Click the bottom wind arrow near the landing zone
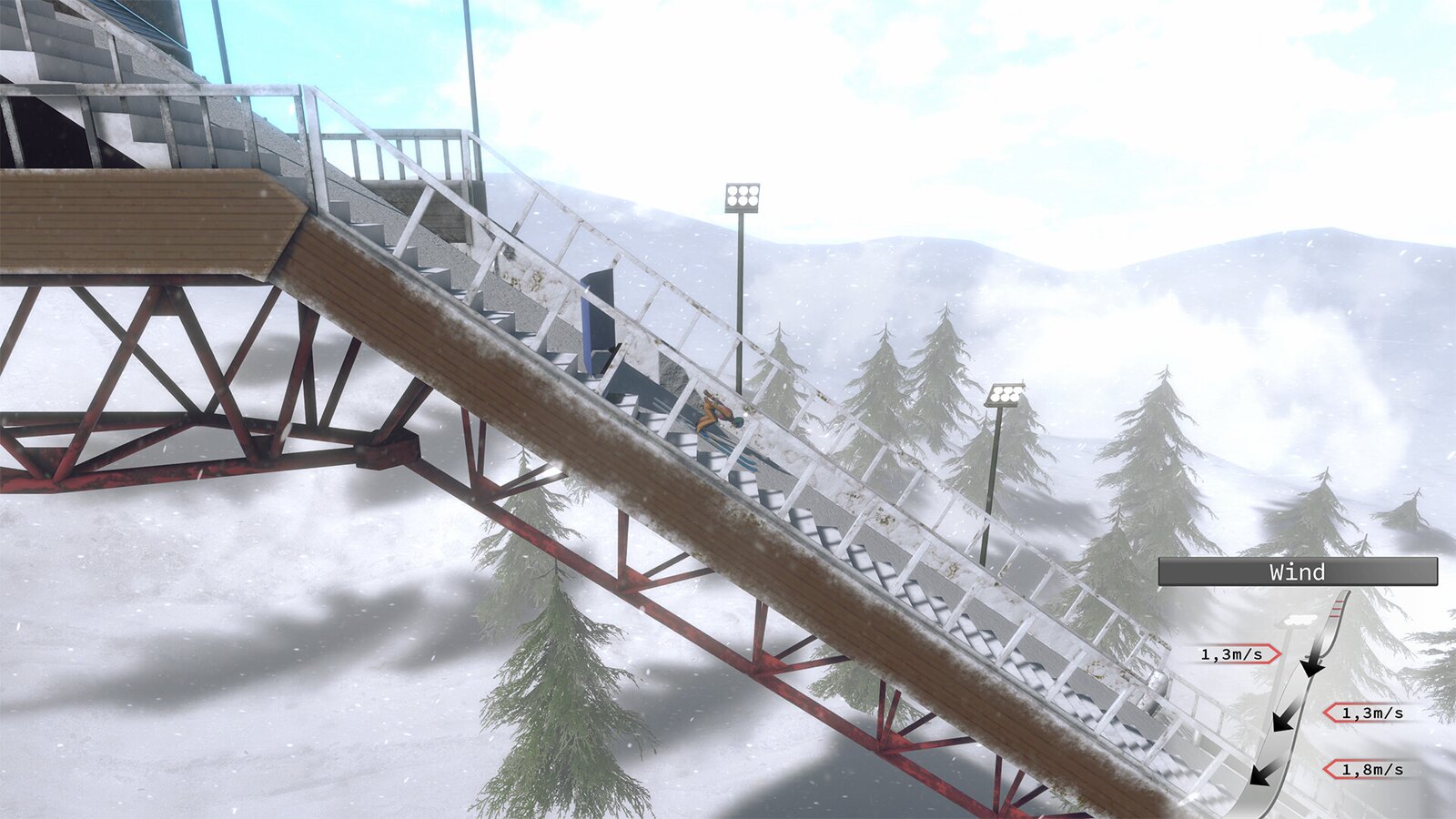Viewport: 1456px width, 819px height. (1261, 776)
